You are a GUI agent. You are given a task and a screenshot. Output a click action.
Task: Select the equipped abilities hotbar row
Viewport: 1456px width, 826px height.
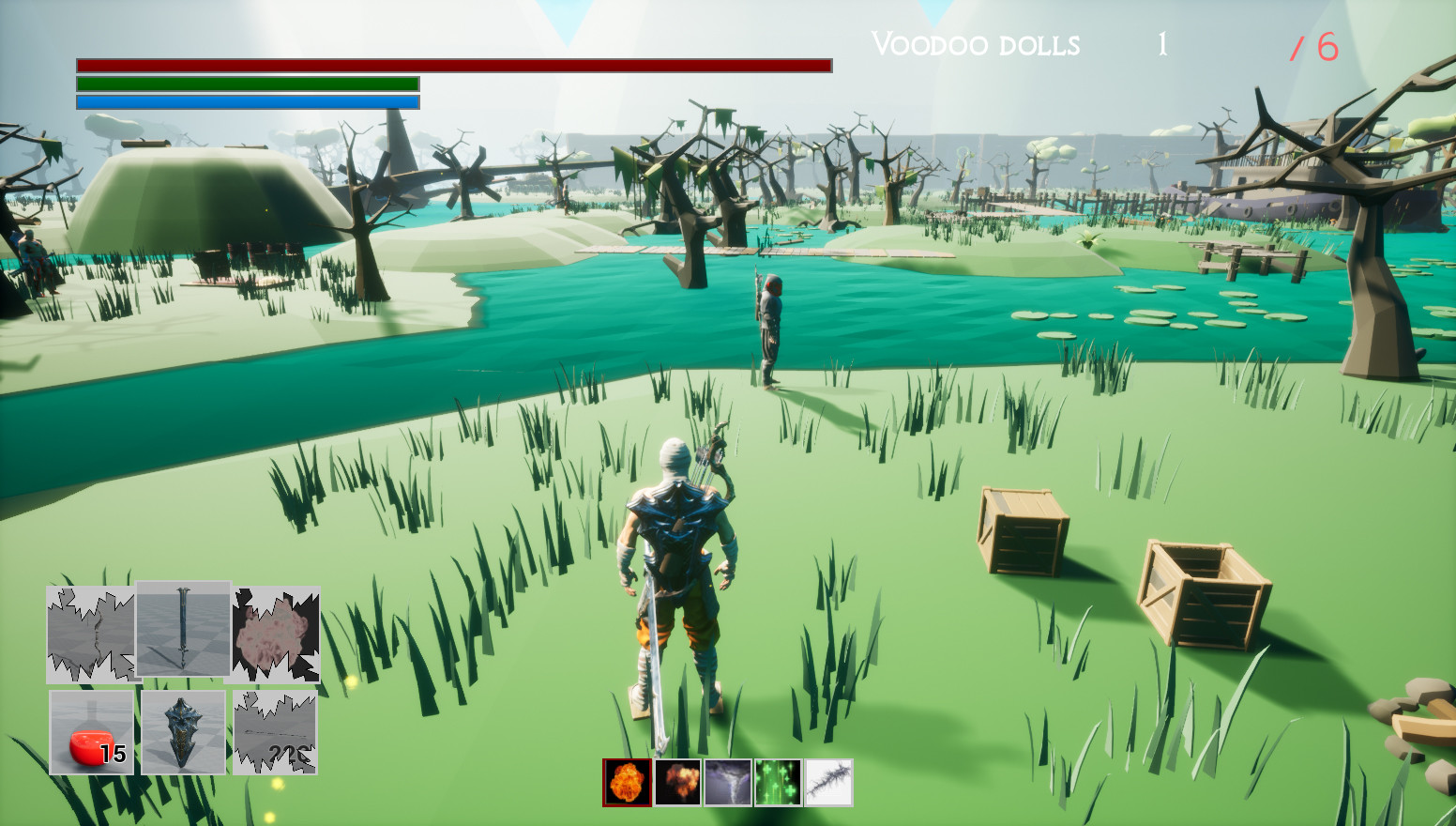[x=727, y=781]
